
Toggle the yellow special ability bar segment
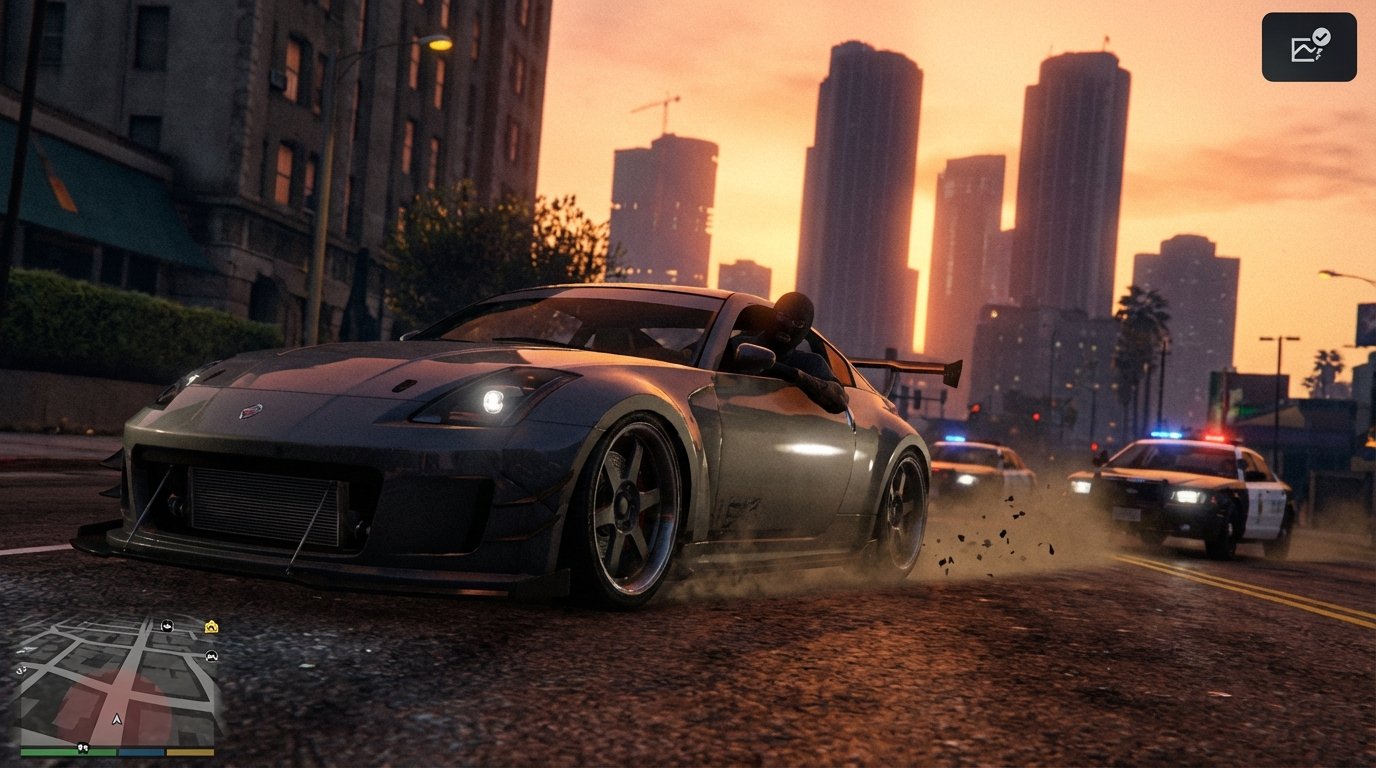(188, 752)
